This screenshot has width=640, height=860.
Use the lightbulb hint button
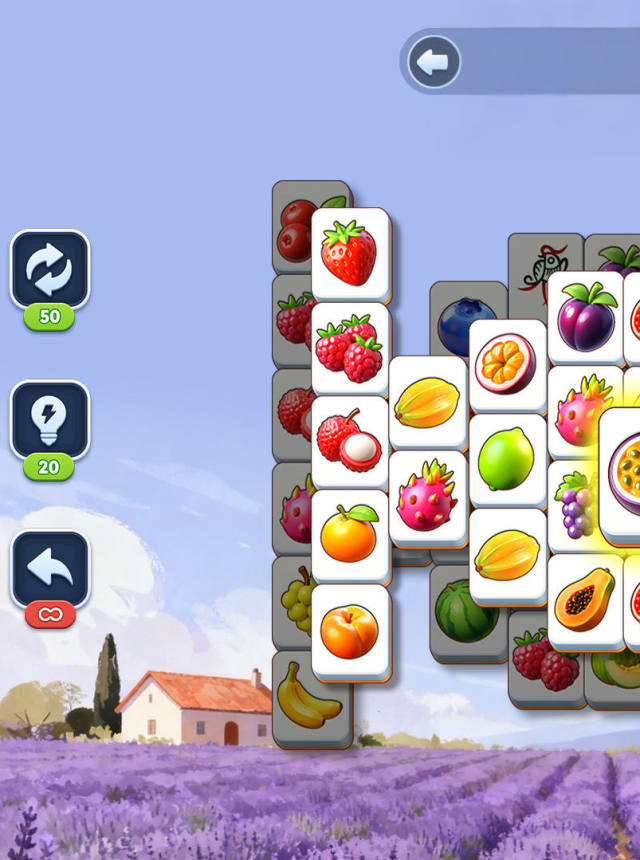click(50, 420)
